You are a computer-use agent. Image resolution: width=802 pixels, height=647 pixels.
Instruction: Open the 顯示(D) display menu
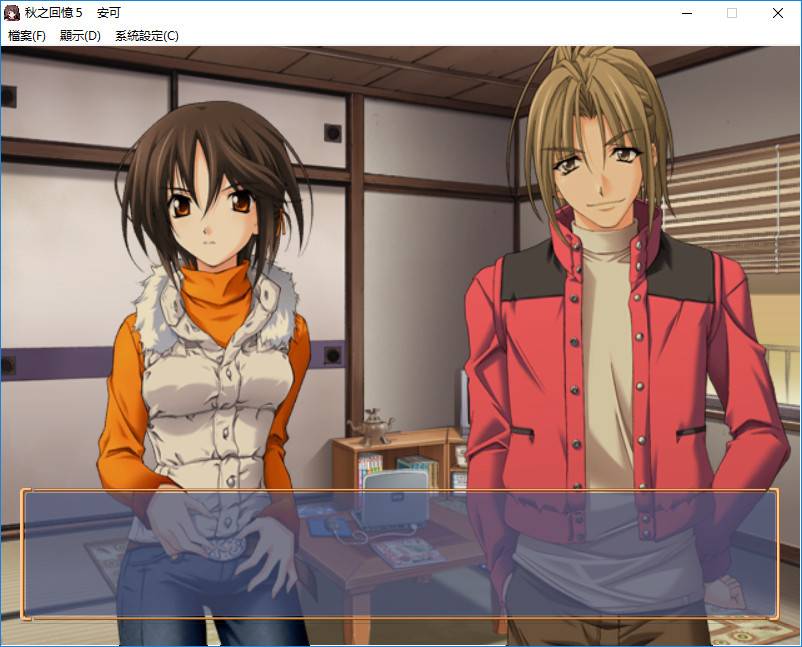click(x=80, y=36)
